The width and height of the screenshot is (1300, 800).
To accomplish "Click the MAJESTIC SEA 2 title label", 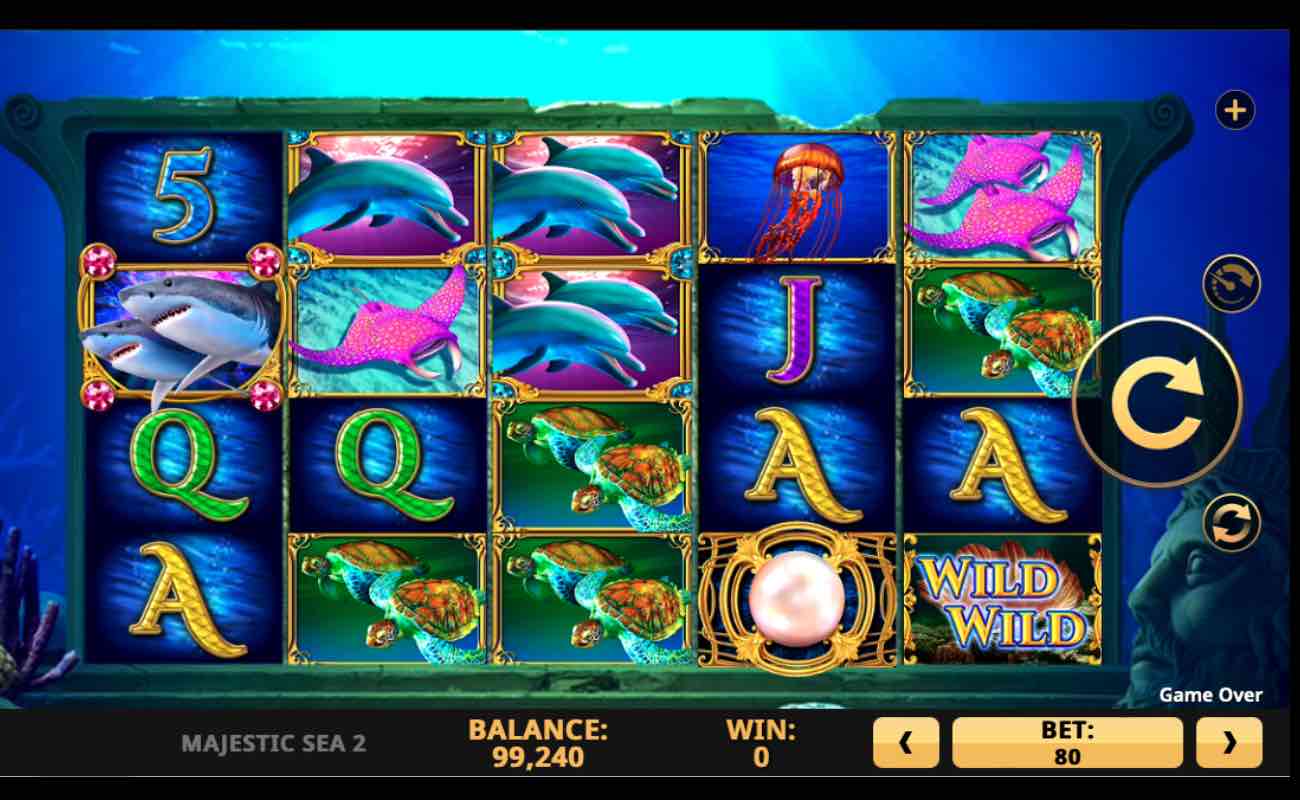I will [x=272, y=743].
